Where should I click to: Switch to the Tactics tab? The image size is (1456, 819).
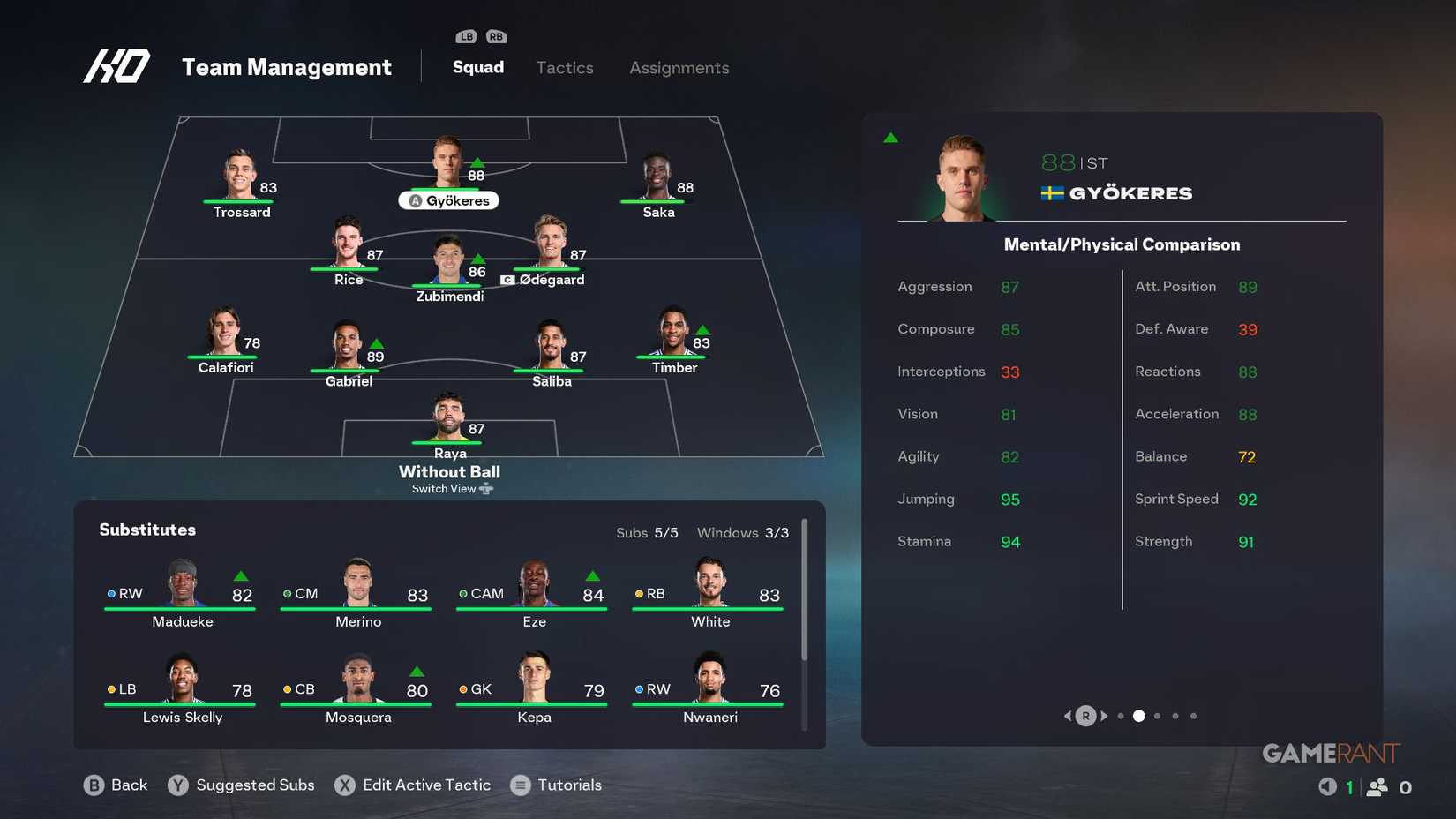564,67
